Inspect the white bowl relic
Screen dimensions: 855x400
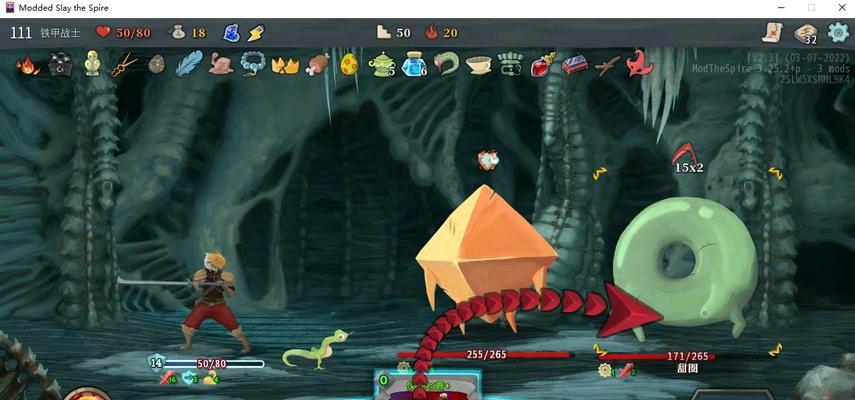click(478, 66)
